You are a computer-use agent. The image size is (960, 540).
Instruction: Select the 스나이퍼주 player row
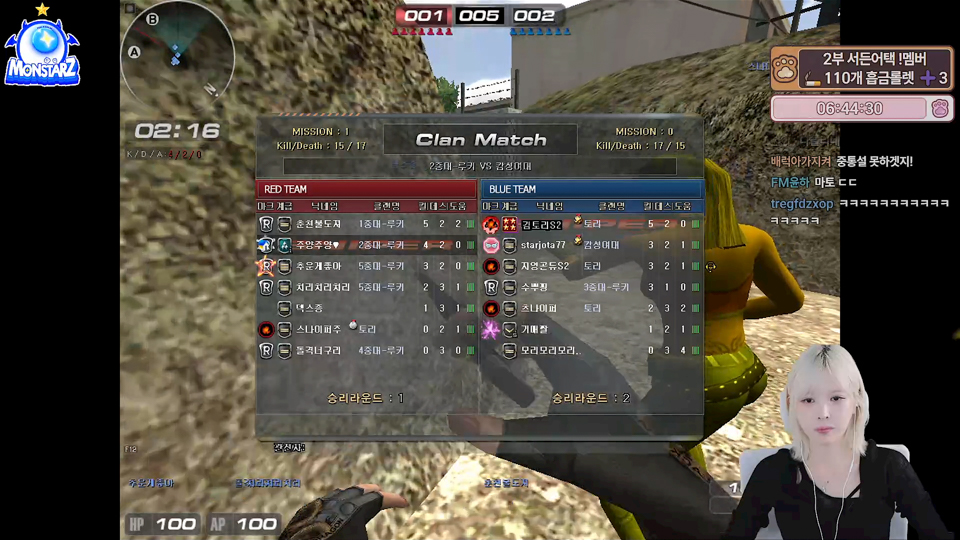366,329
